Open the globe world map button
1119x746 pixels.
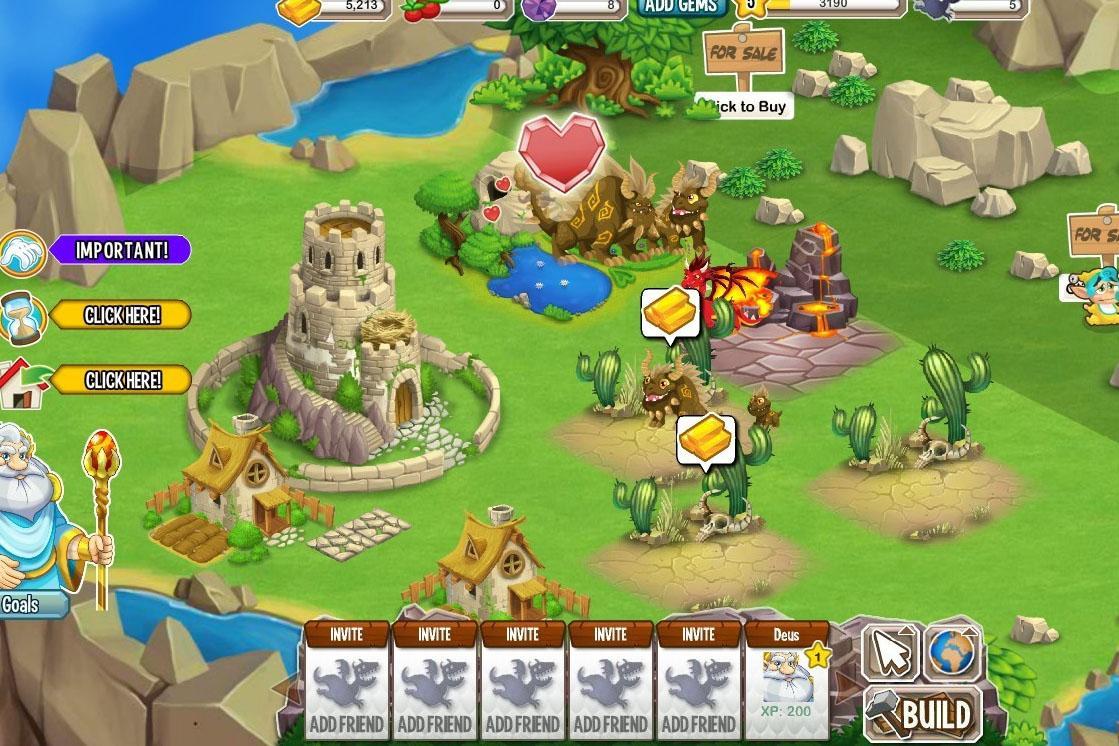pos(951,653)
